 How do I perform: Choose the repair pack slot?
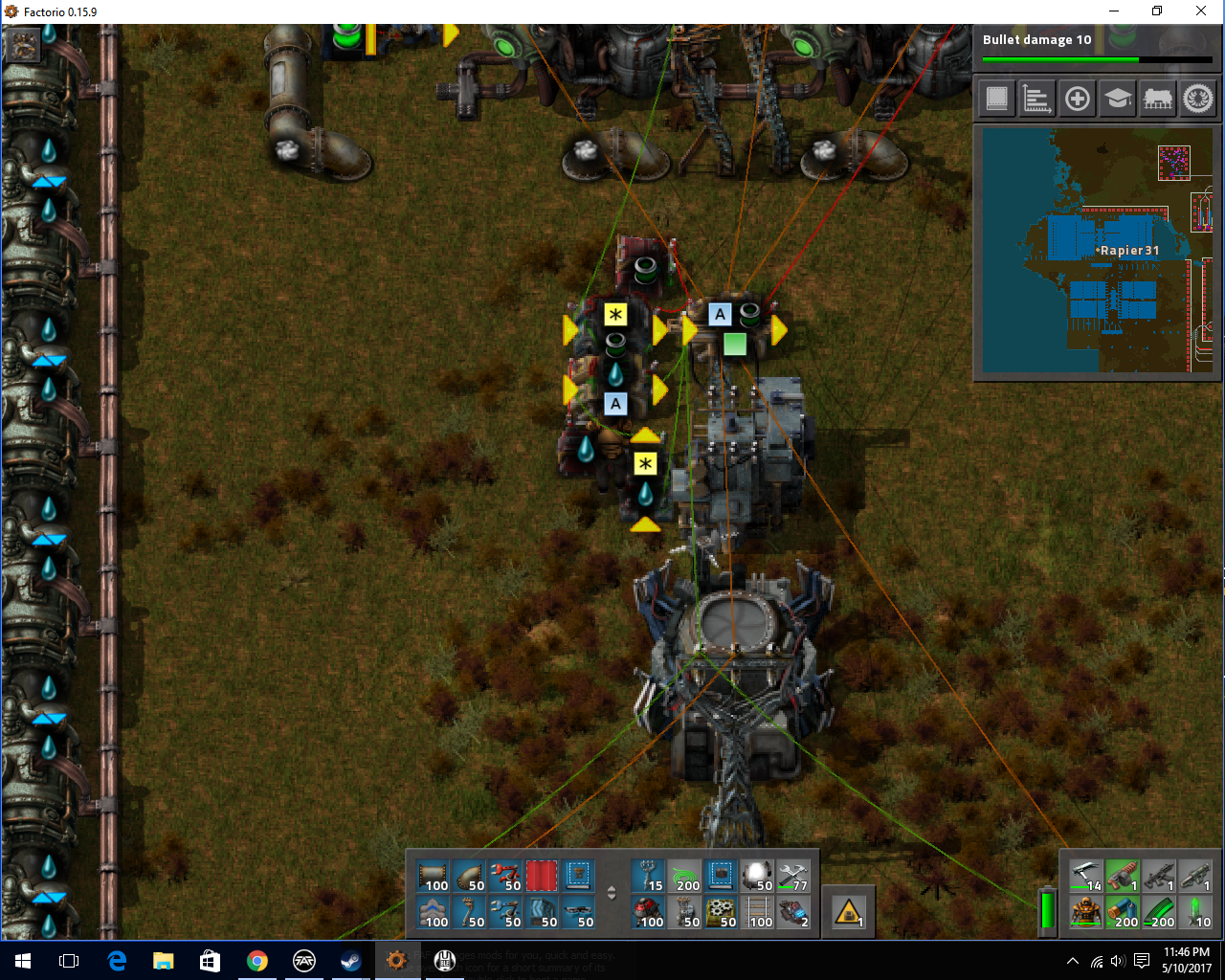click(x=794, y=877)
